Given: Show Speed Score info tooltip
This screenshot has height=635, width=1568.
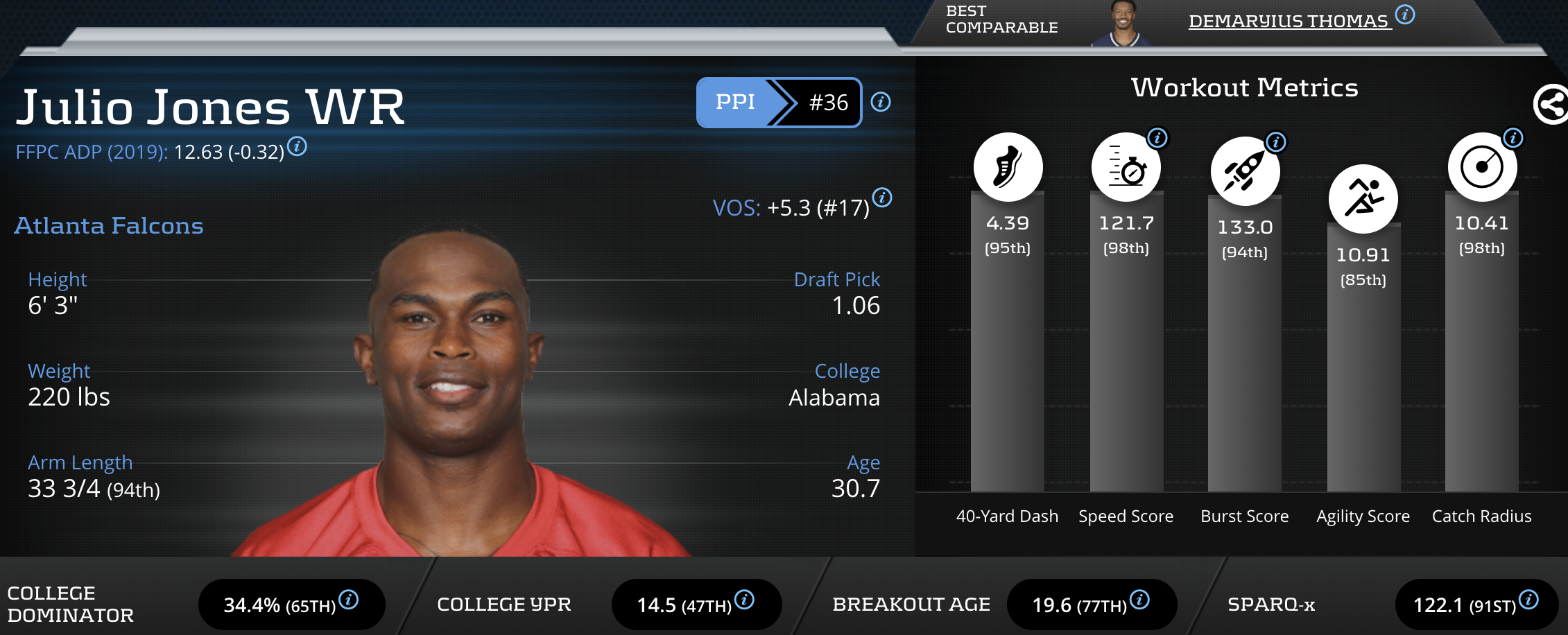Looking at the screenshot, I should [1157, 138].
